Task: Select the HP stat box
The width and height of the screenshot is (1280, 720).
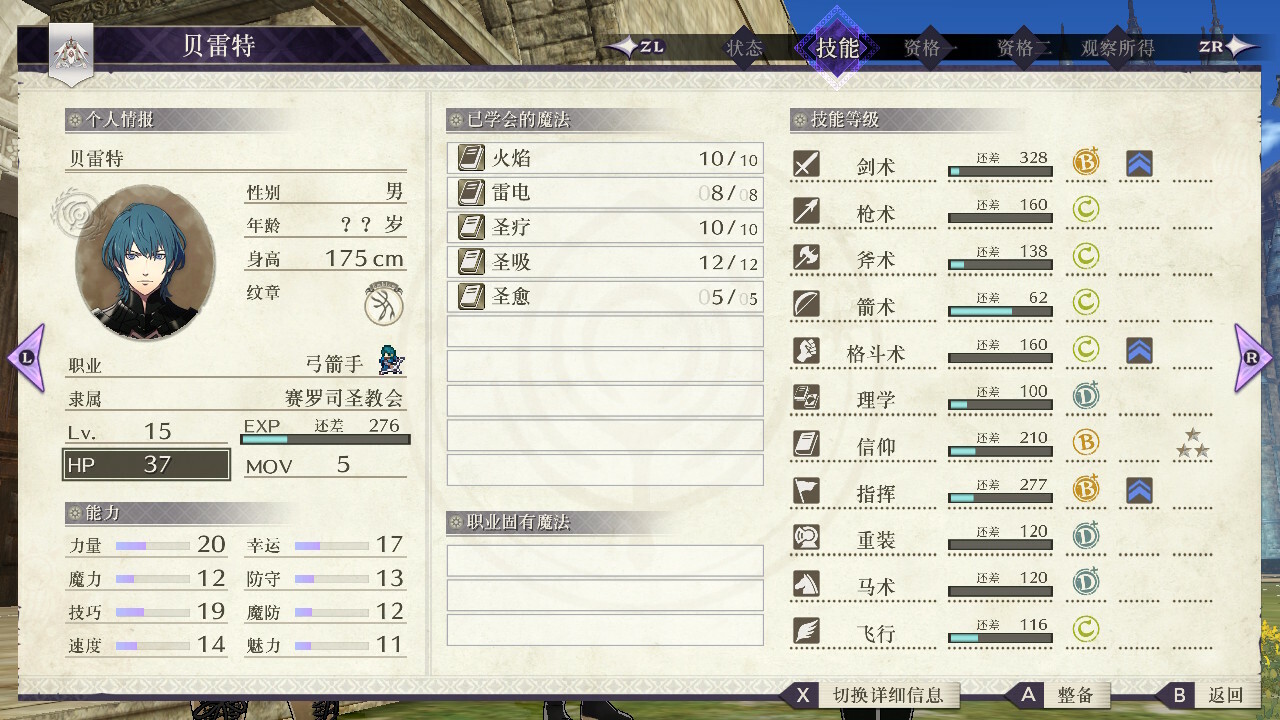Action: (x=147, y=465)
